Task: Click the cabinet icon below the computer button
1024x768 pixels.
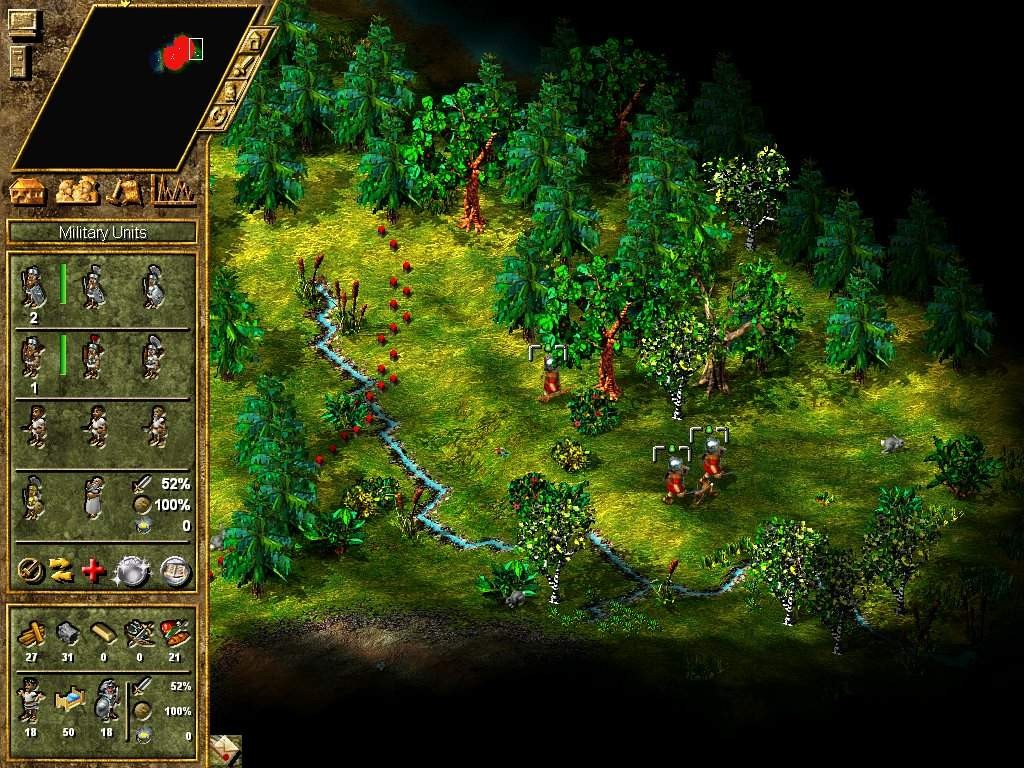Action: point(21,60)
